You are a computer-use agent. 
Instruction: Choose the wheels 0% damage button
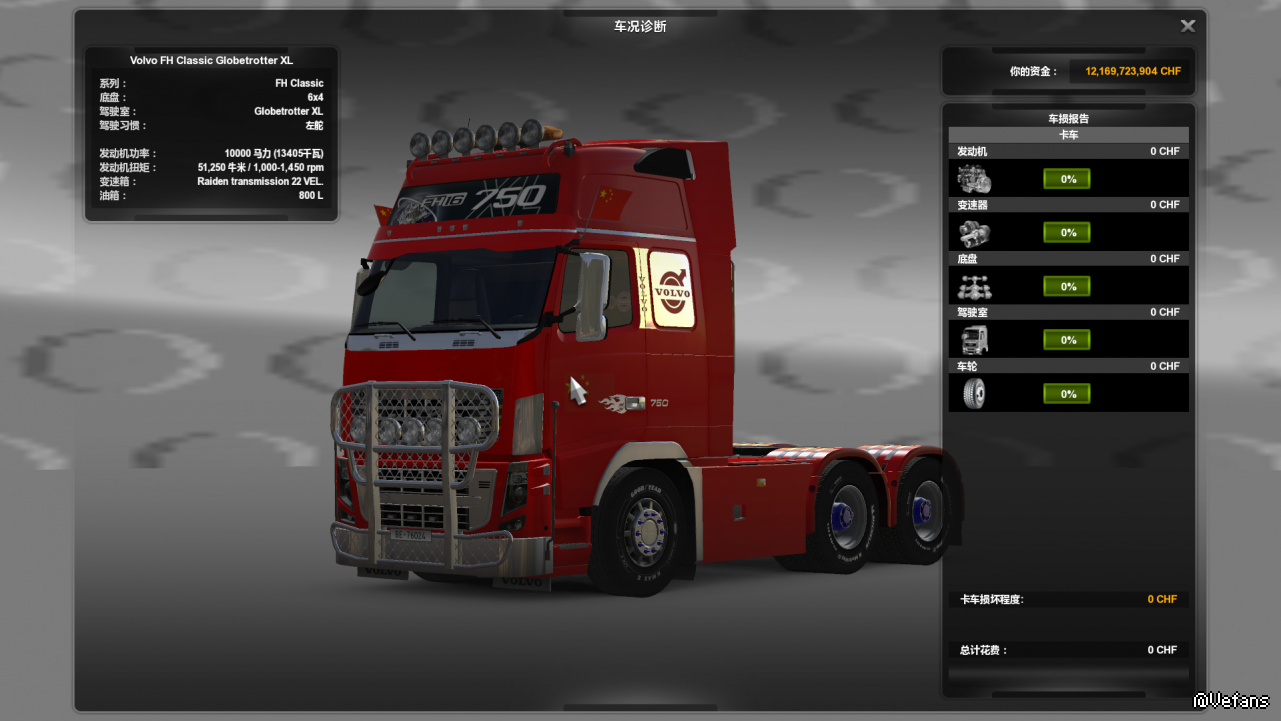1067,394
